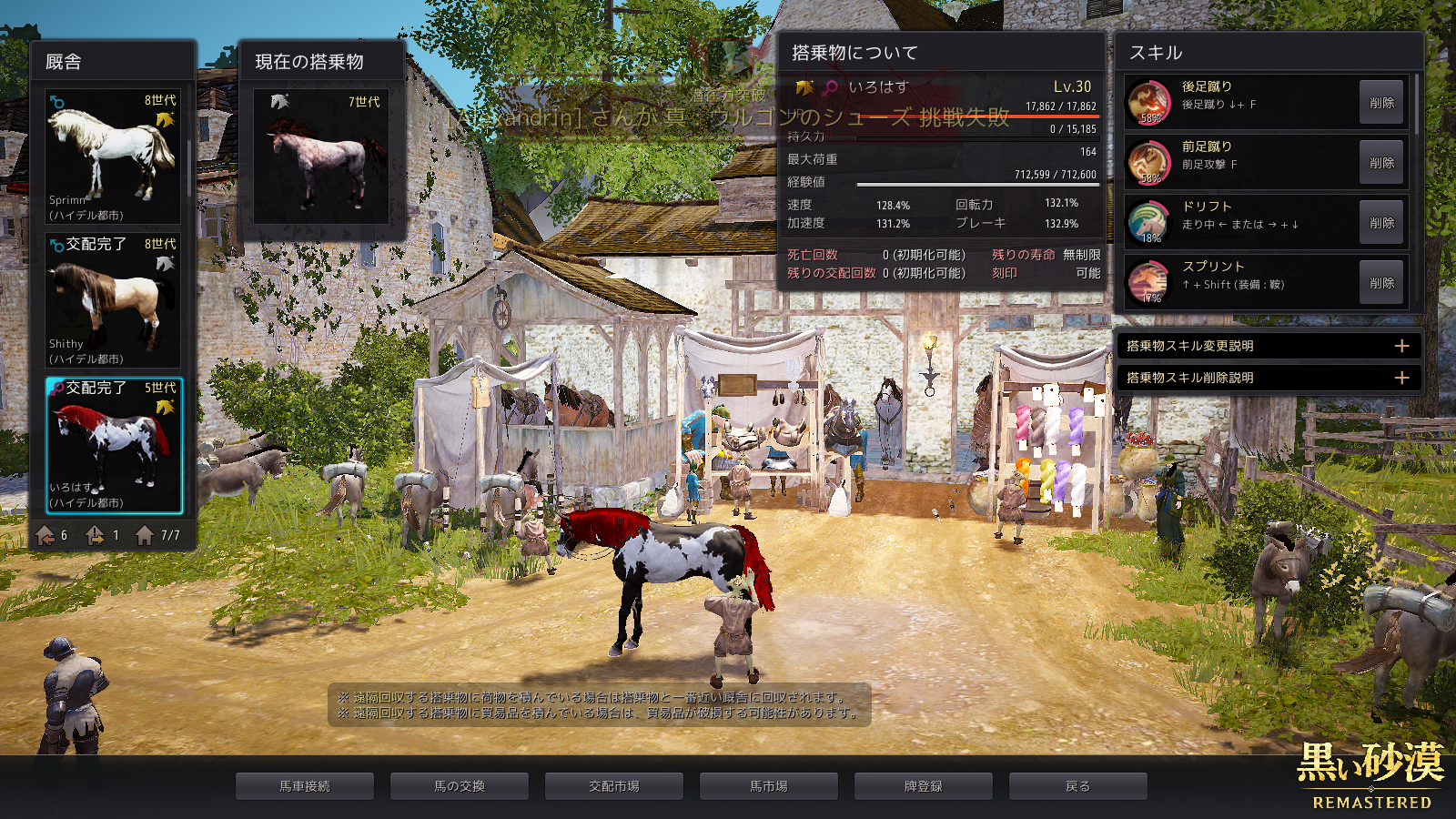Delete the 前足蹴り skill

[1381, 163]
